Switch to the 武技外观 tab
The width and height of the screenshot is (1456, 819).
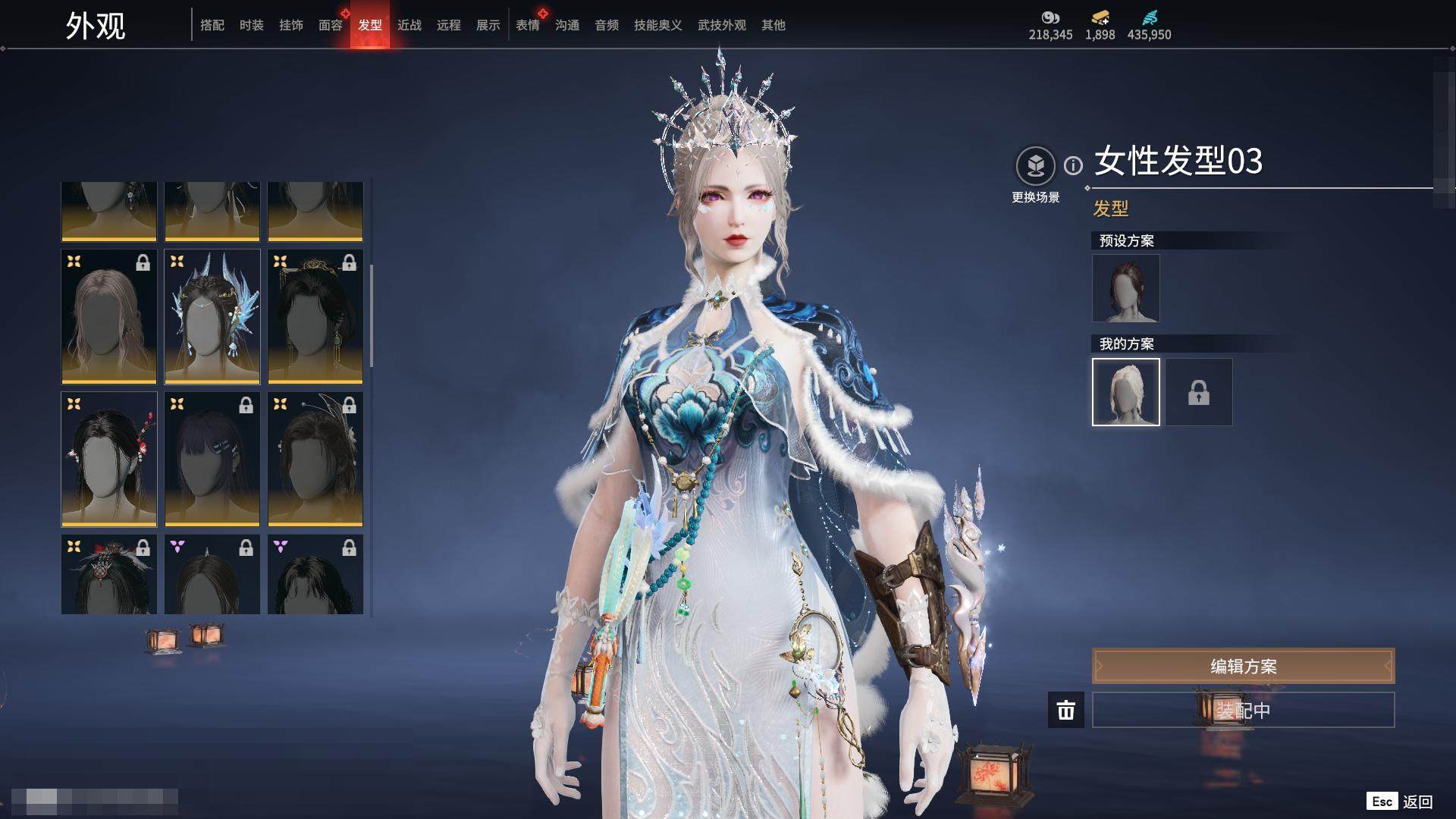[721, 25]
